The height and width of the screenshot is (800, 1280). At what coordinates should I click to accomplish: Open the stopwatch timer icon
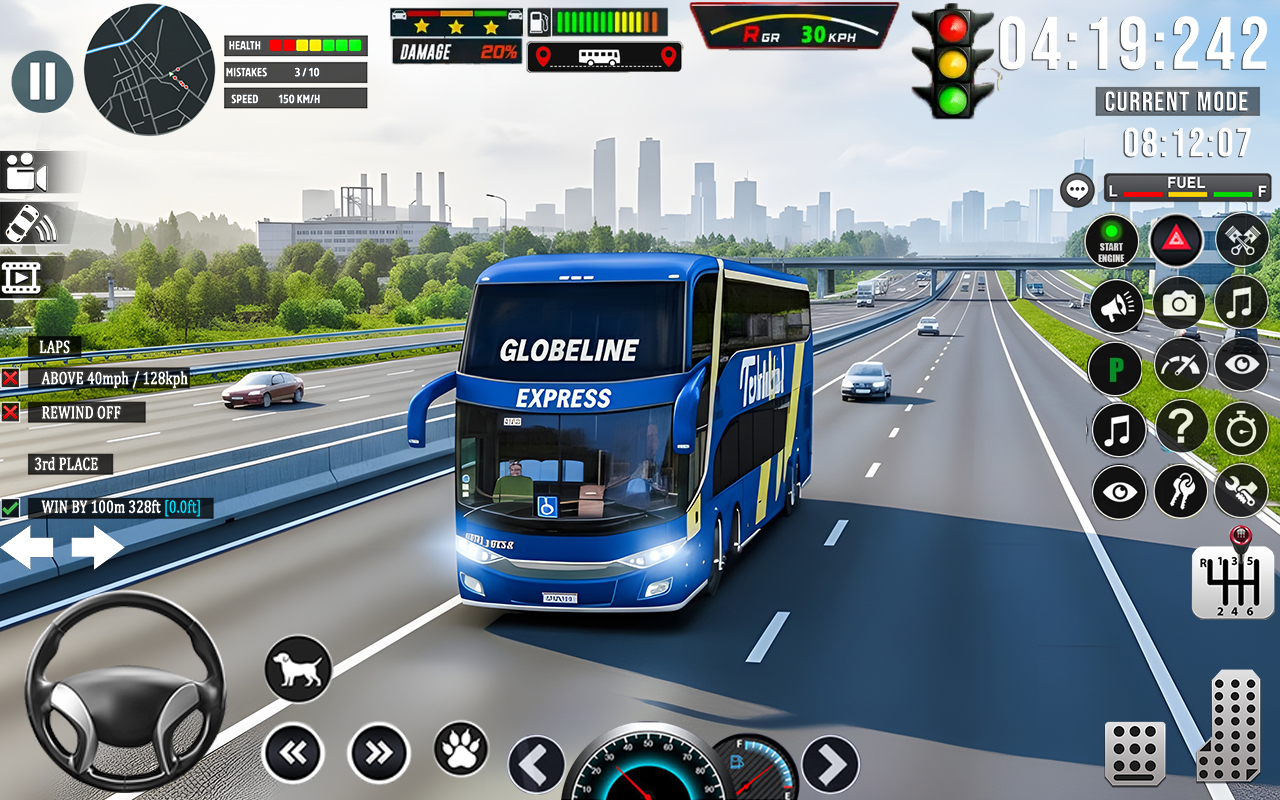1241,429
